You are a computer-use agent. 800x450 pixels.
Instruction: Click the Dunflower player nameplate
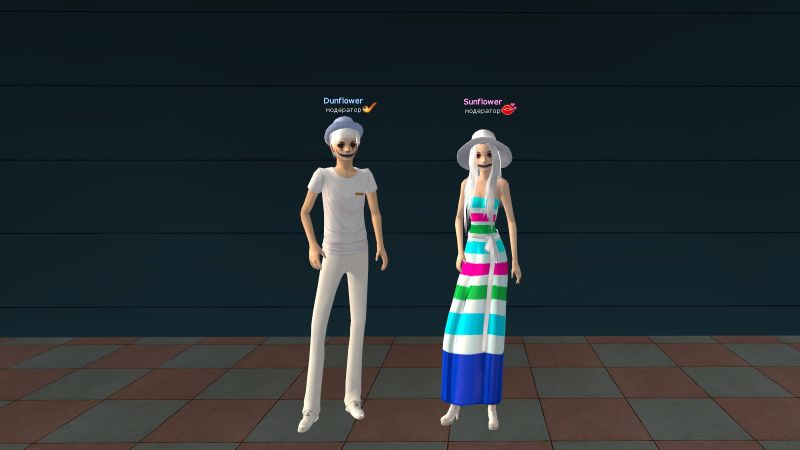click(x=343, y=101)
